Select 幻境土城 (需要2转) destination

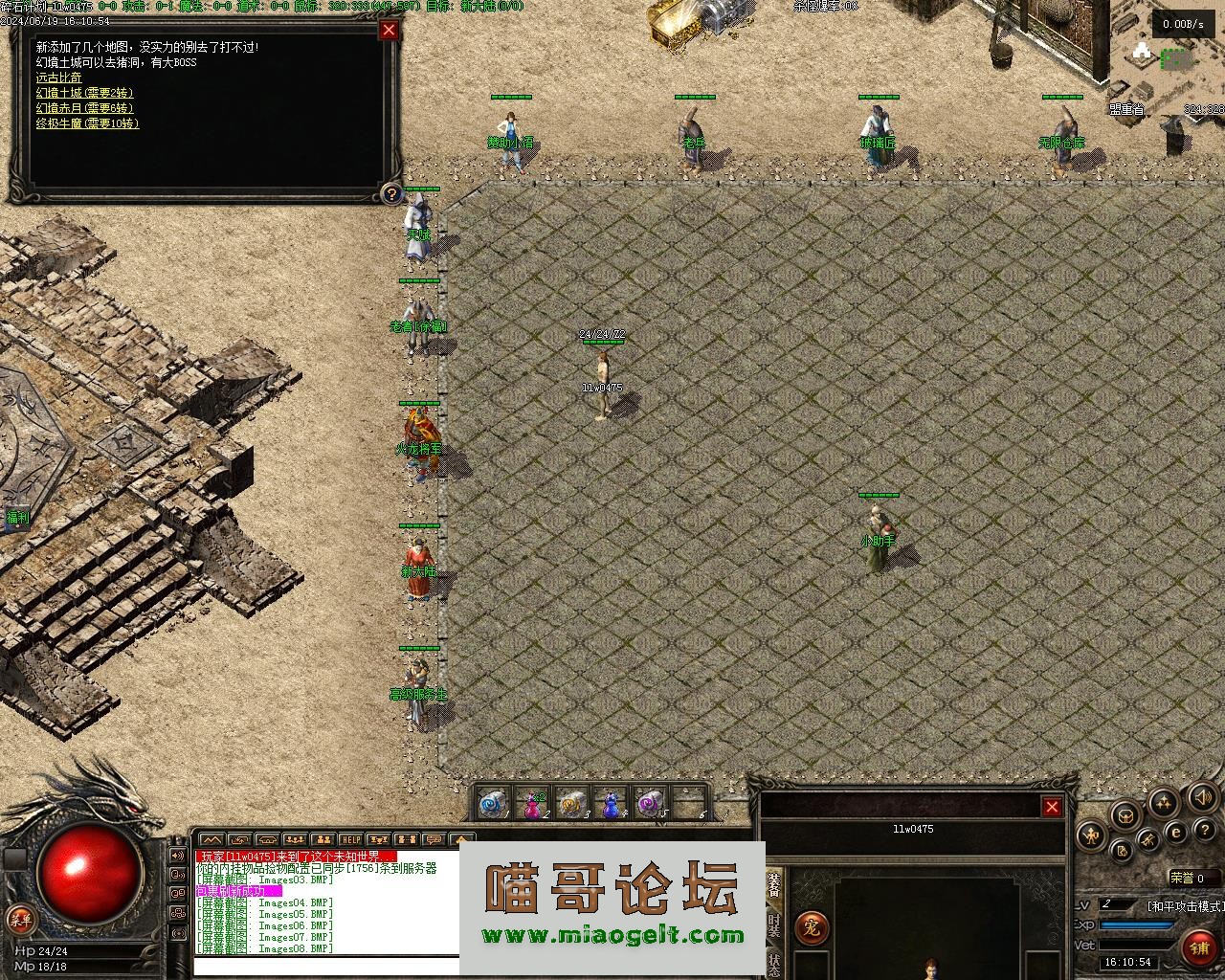click(84, 93)
